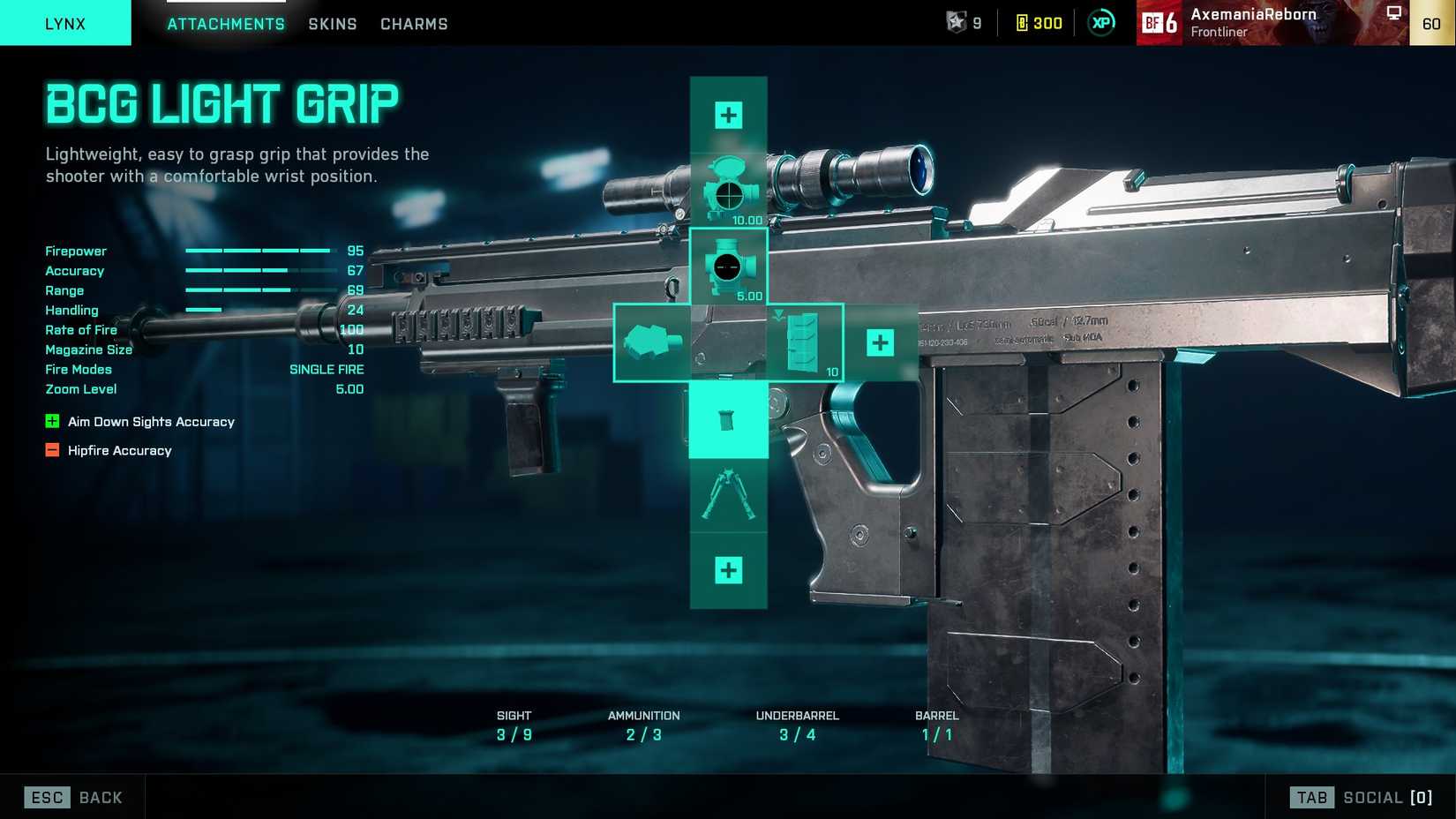
Task: Select the 10.00 zoom scope attachment
Action: 728,185
